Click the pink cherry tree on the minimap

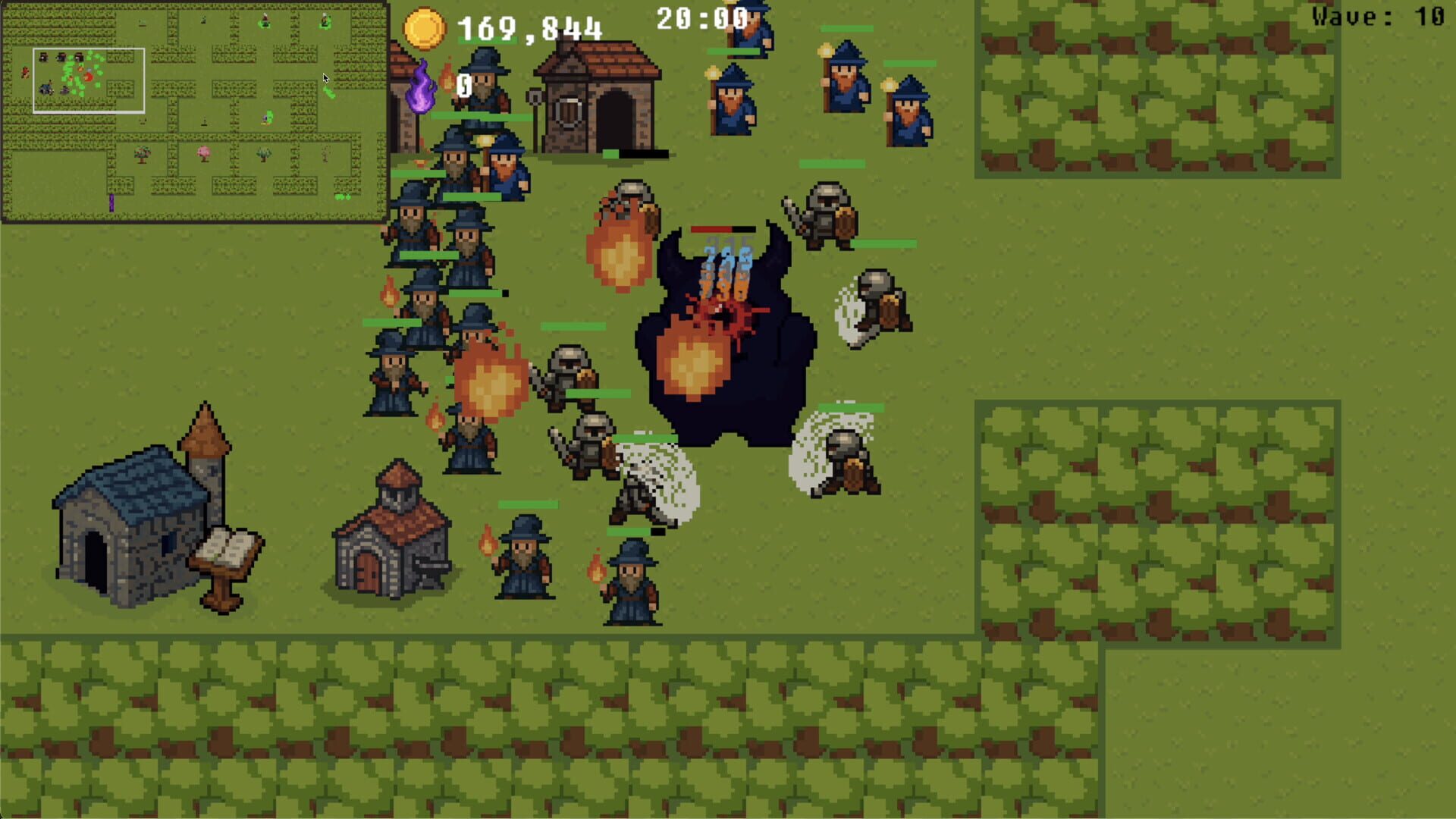pyautogui.click(x=203, y=154)
